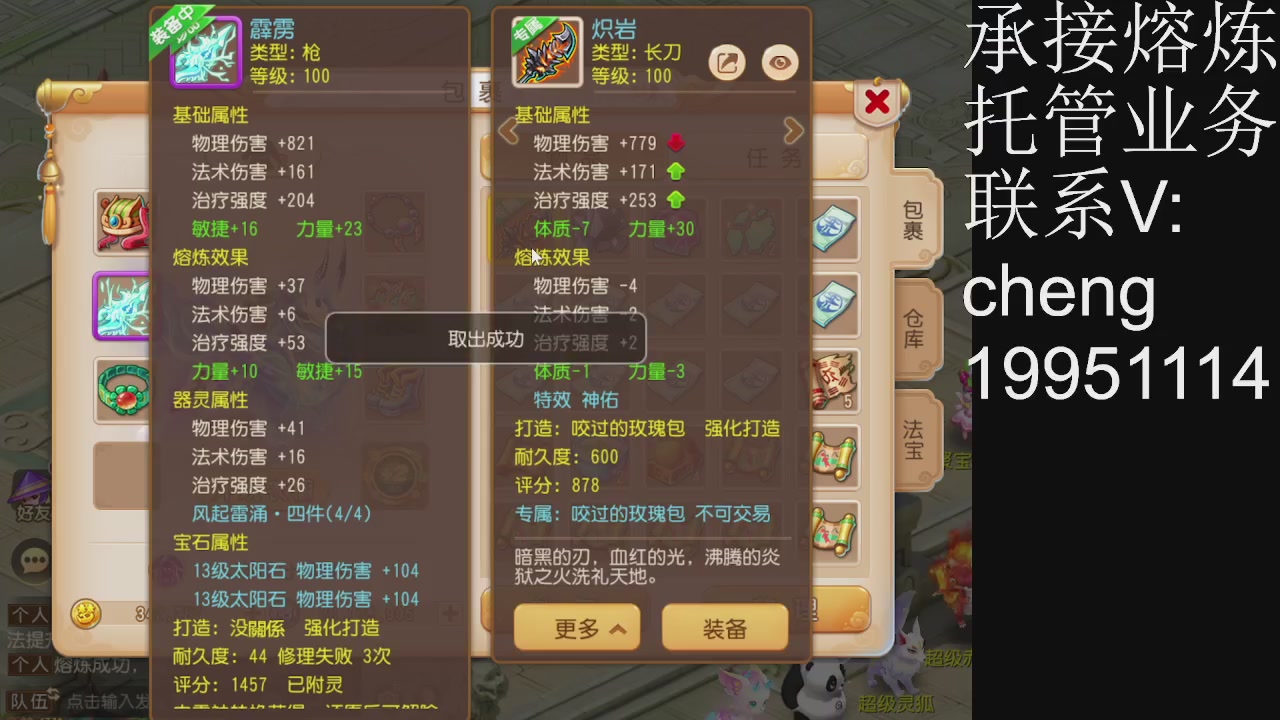Click the left arrow to view previous equipment
Screen dimensions: 1280x720
tap(507, 130)
